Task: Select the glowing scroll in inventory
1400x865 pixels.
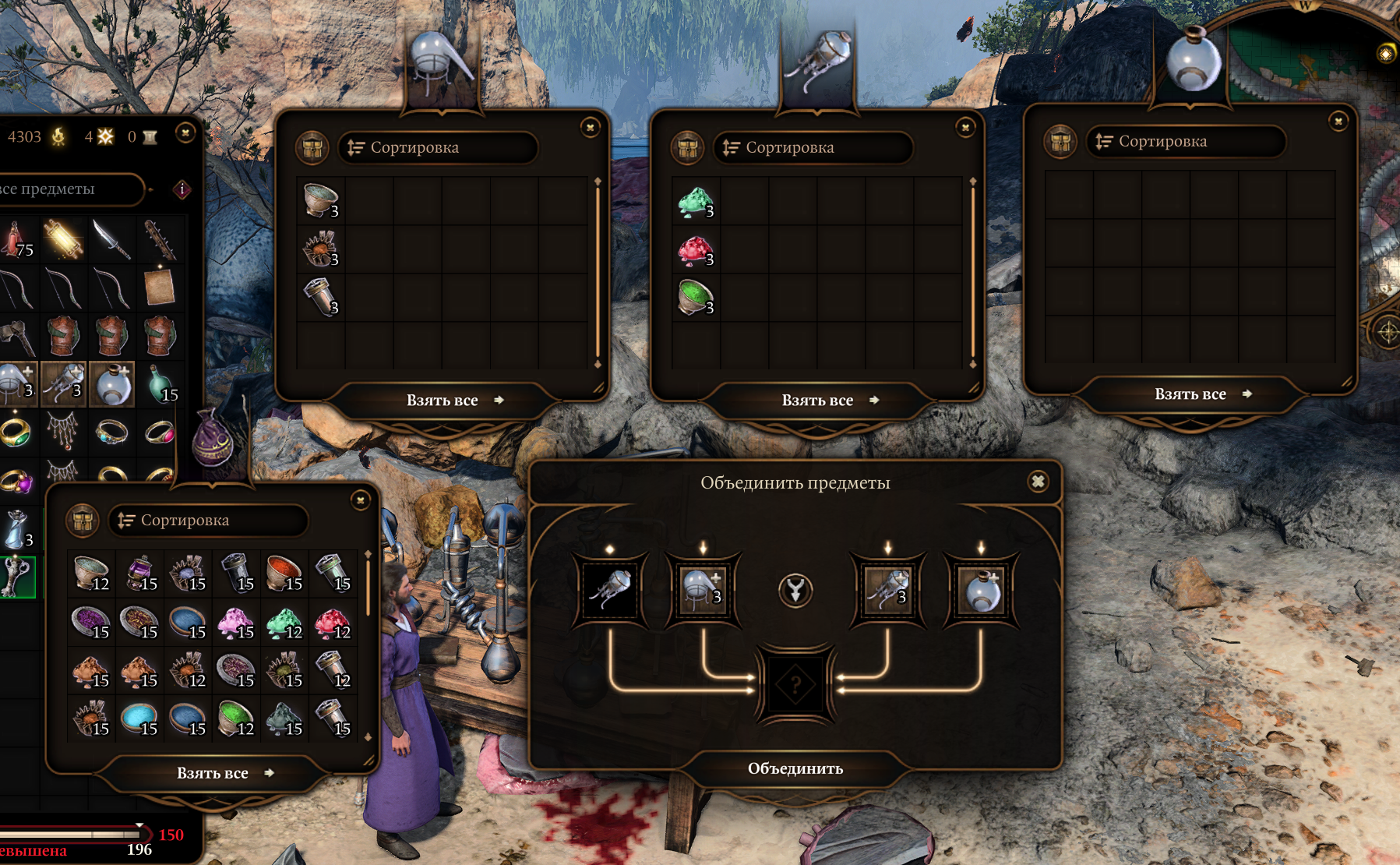Action: pyautogui.click(x=64, y=239)
